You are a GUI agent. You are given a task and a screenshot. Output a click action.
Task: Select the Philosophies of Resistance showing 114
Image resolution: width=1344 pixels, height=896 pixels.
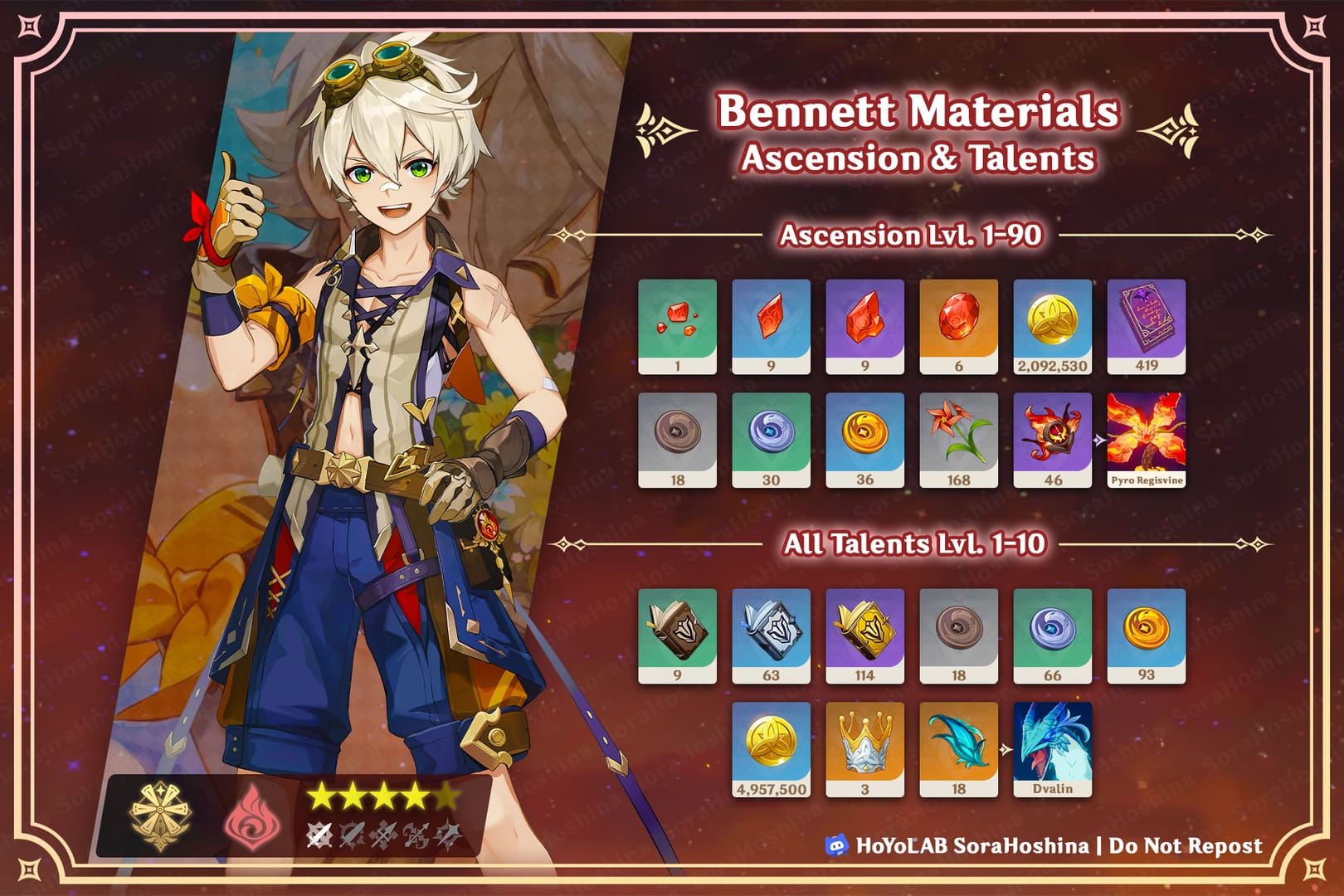click(864, 635)
